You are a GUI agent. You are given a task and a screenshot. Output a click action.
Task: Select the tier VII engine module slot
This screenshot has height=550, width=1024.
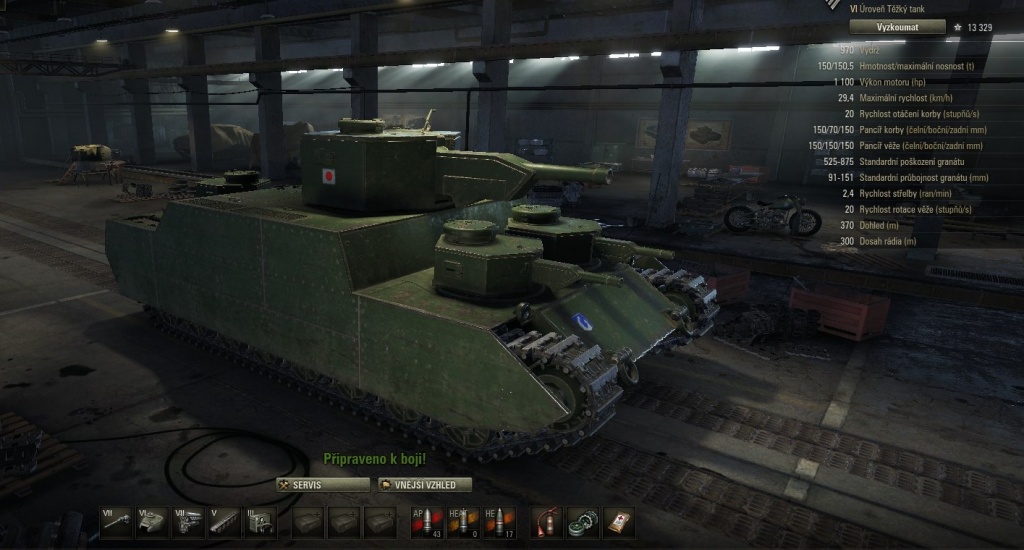tap(188, 521)
